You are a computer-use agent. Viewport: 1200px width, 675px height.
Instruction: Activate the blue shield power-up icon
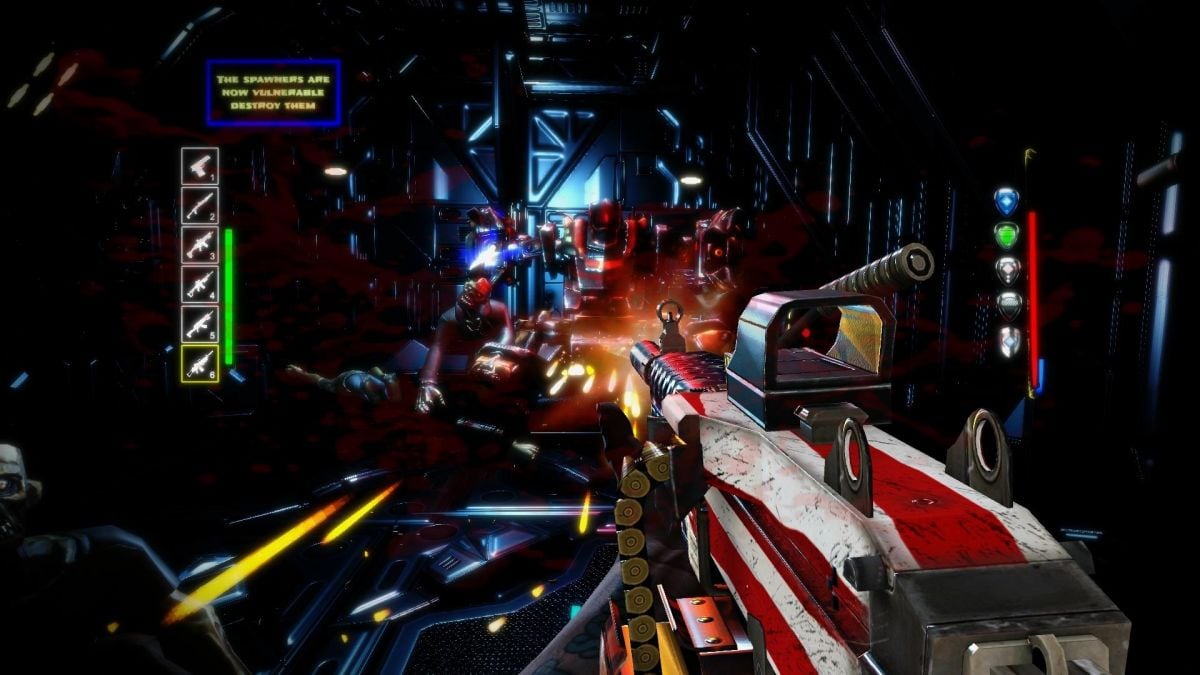coord(1006,201)
